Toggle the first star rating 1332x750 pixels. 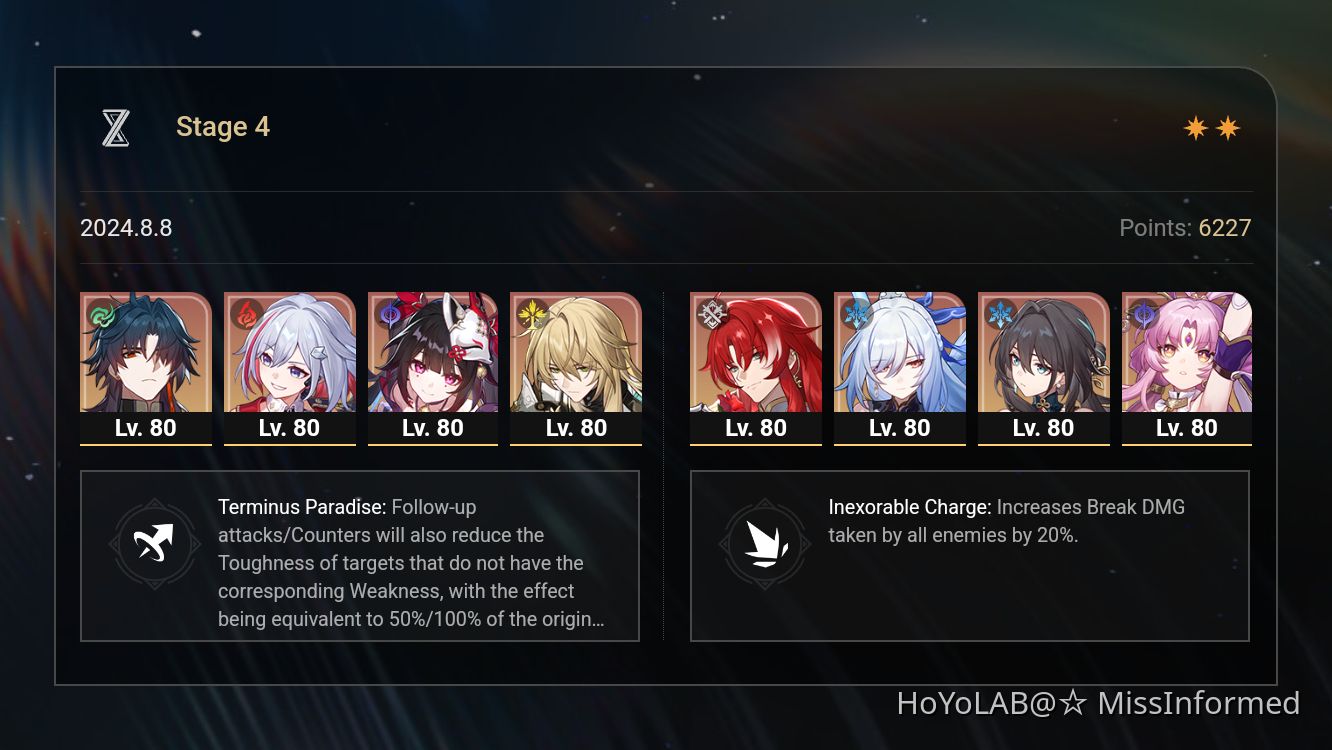pos(1196,128)
